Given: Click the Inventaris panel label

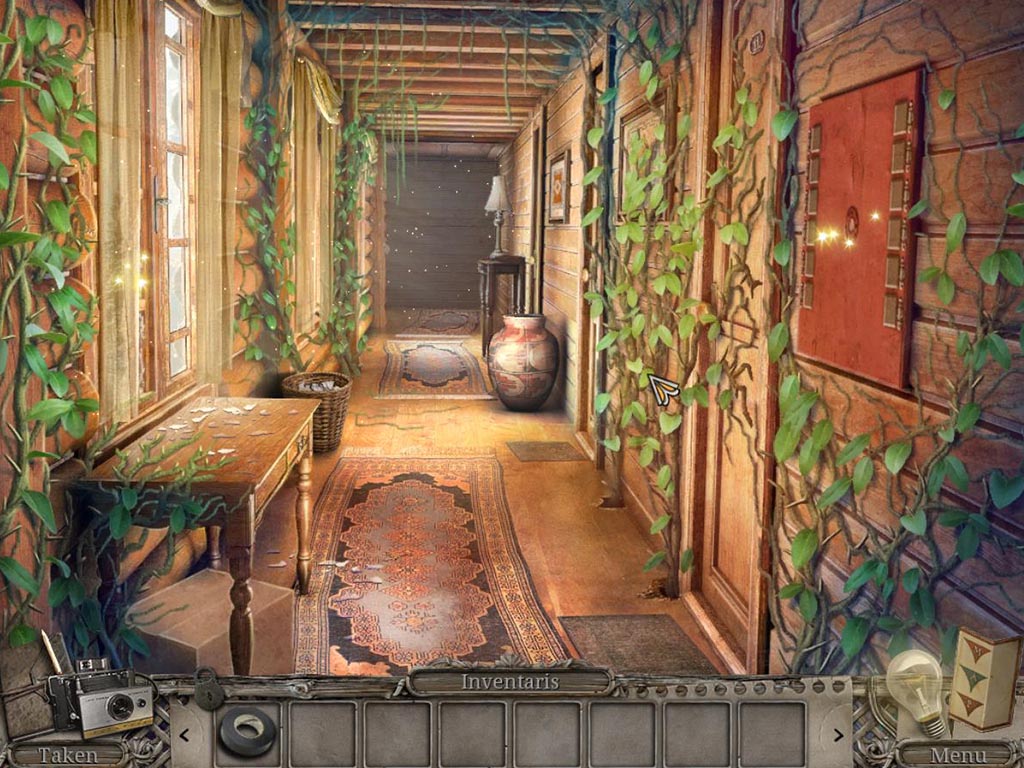Looking at the screenshot, I should (x=510, y=682).
